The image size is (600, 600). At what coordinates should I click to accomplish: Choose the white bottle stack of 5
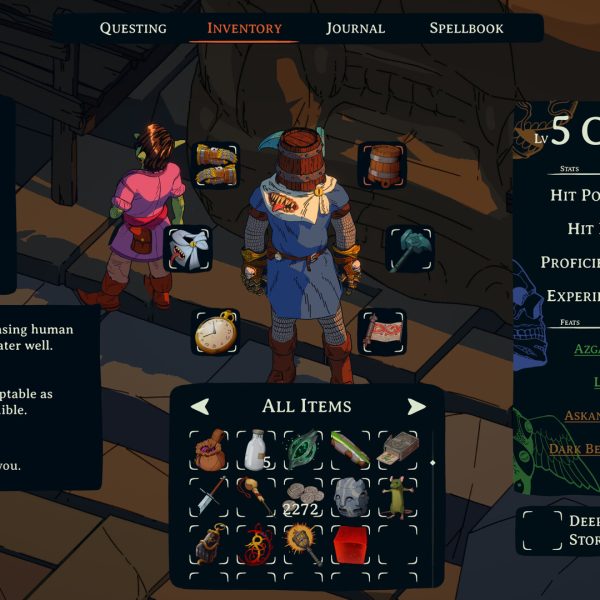256,452
